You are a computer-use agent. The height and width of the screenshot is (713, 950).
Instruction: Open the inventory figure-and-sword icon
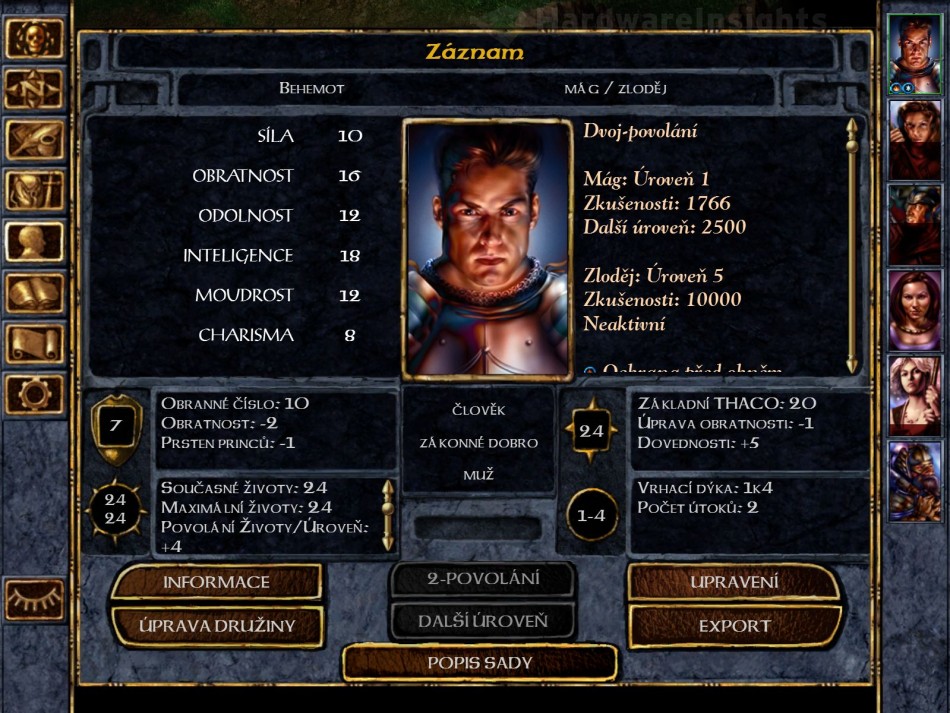[34, 190]
